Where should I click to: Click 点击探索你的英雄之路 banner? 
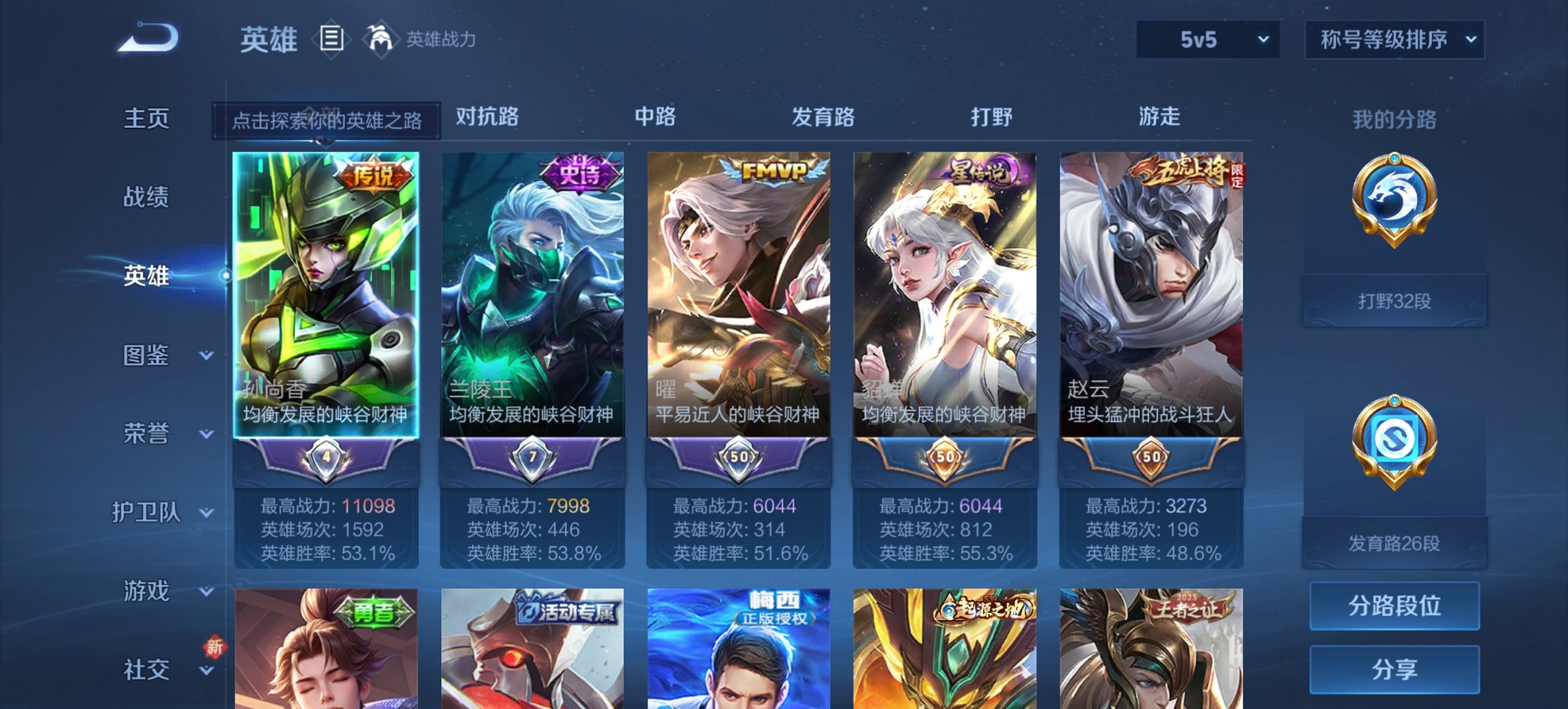pyautogui.click(x=326, y=117)
